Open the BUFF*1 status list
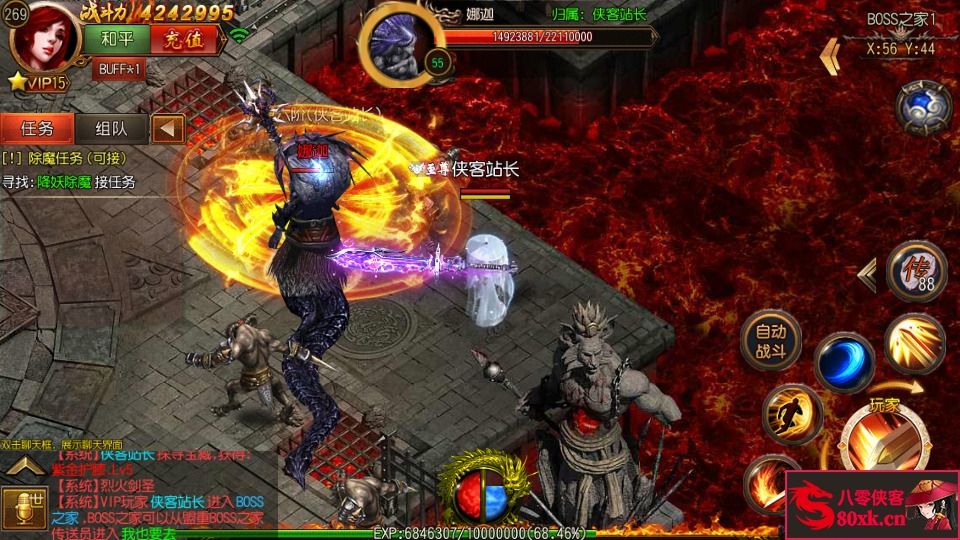The height and width of the screenshot is (540, 960). pyautogui.click(x=119, y=69)
